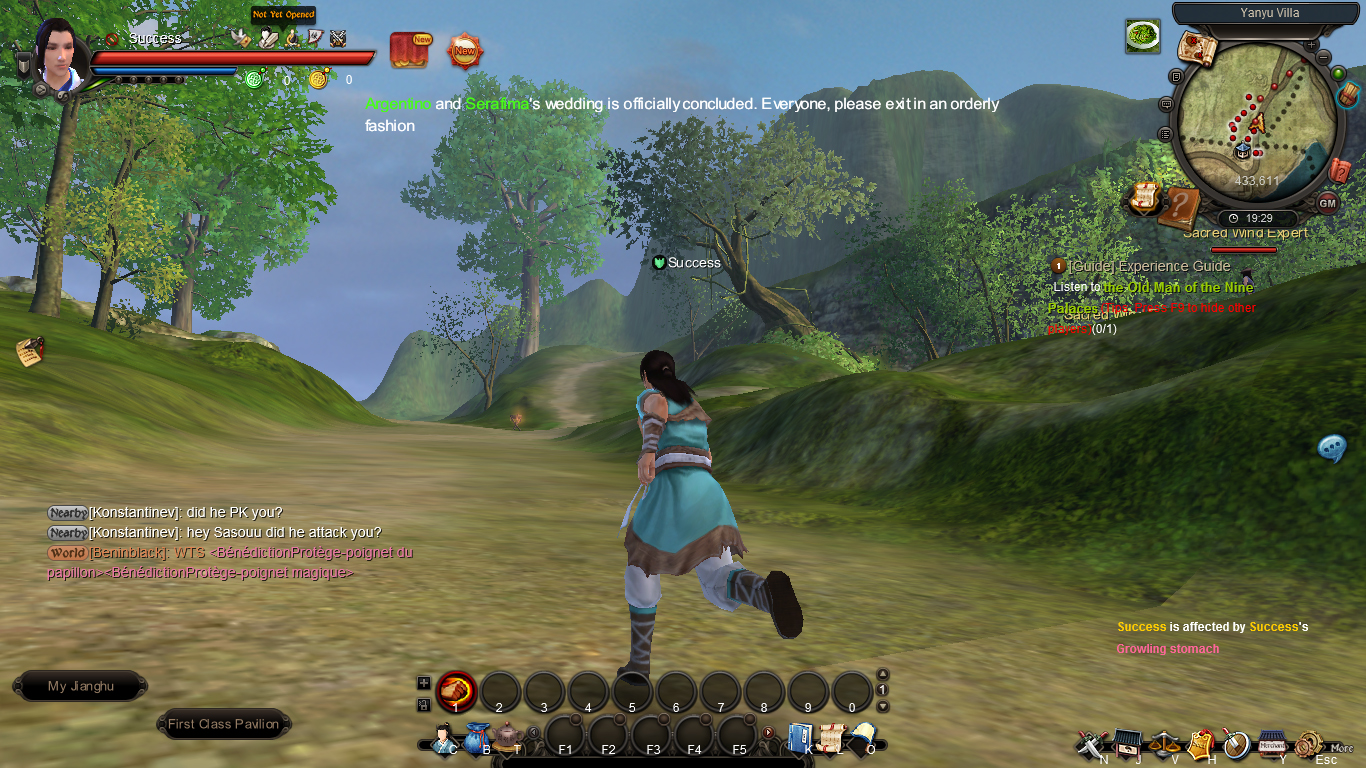
Task: Contact support via the GM button
Action: pos(1327,203)
